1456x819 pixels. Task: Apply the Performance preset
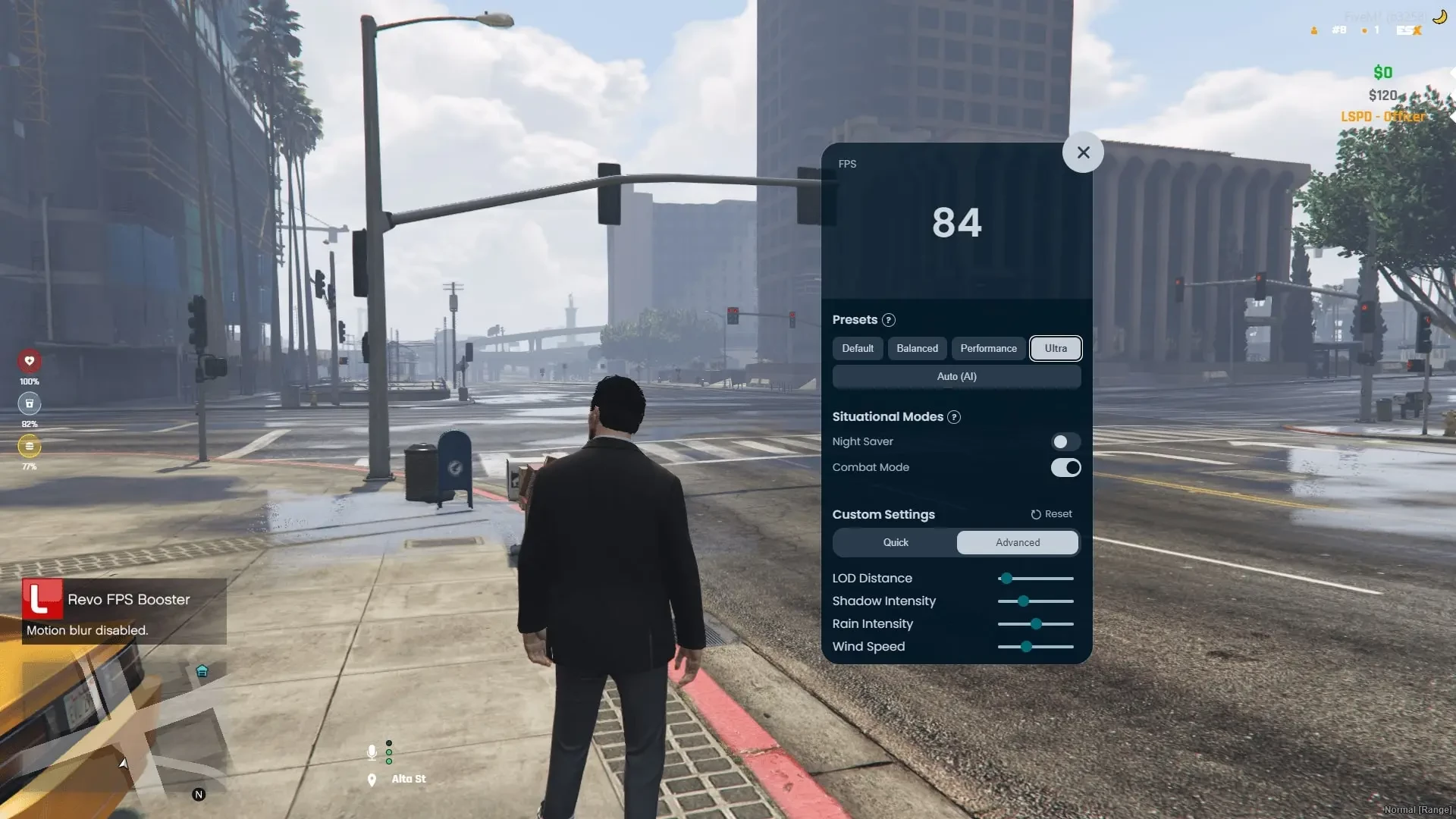[988, 348]
